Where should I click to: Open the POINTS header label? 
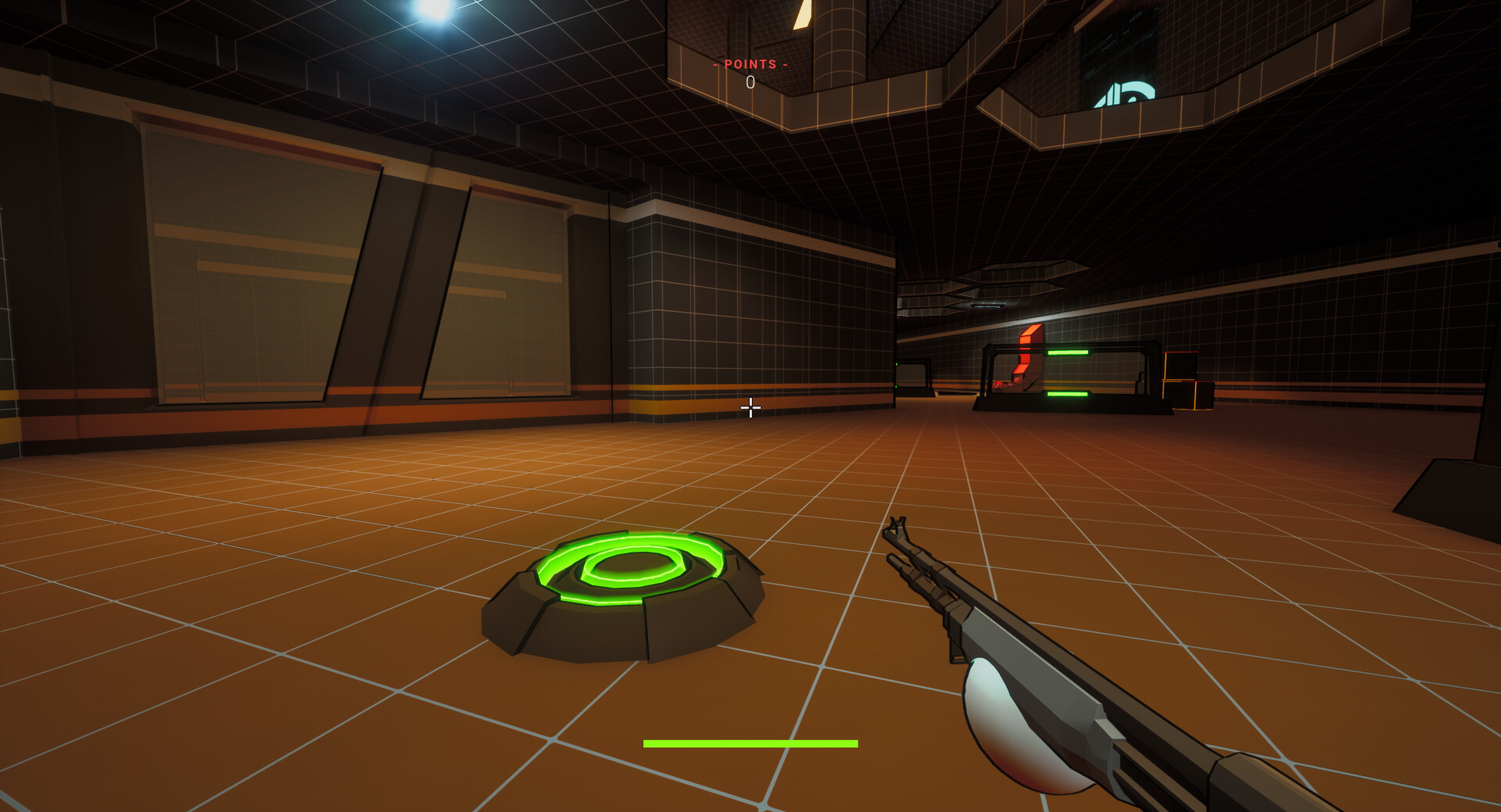750,64
